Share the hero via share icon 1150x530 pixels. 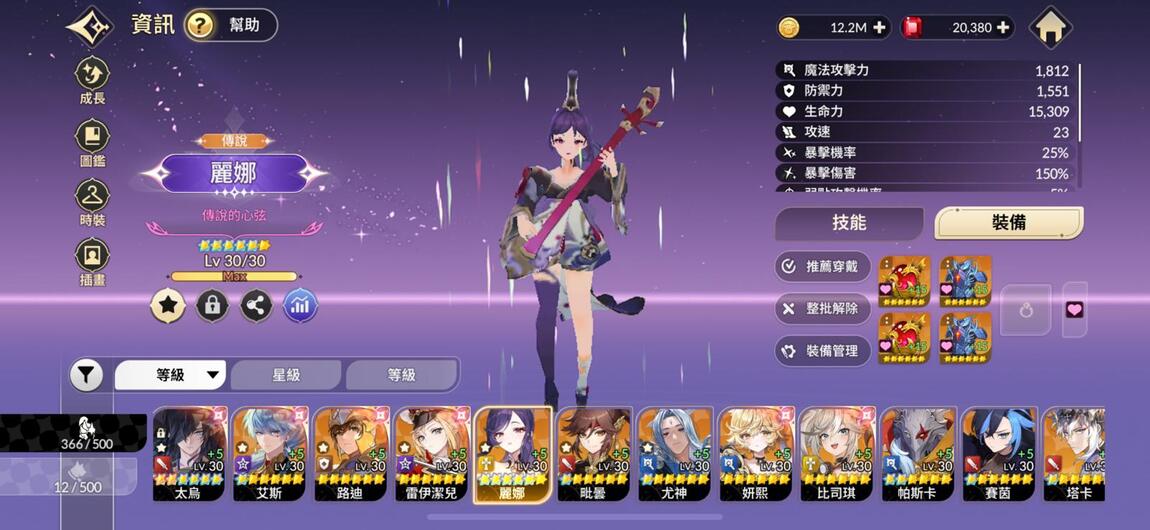(x=256, y=306)
